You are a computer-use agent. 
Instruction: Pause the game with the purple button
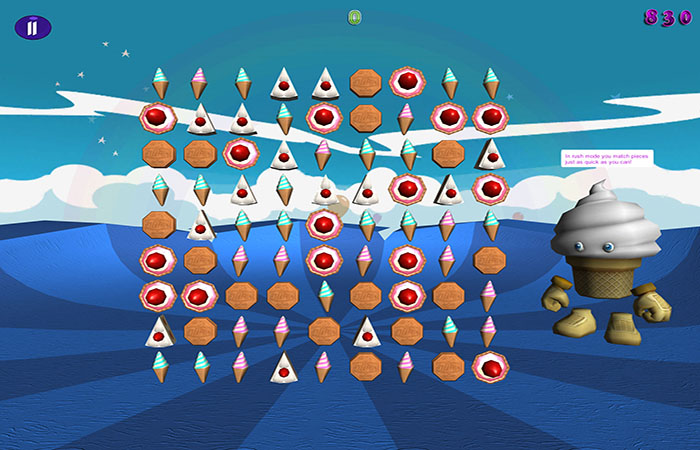32,27
